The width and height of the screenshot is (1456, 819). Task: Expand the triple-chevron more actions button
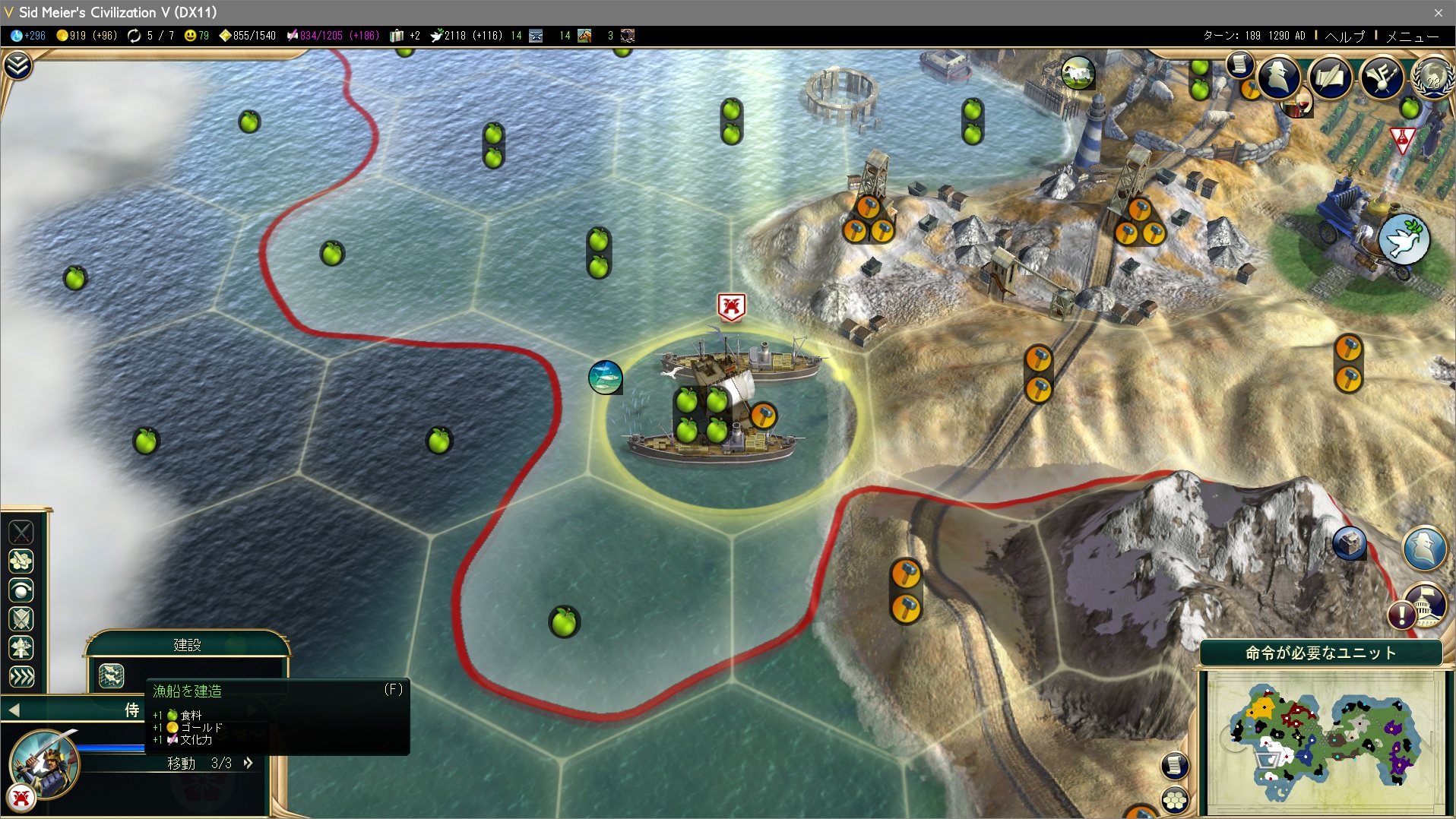click(x=21, y=676)
